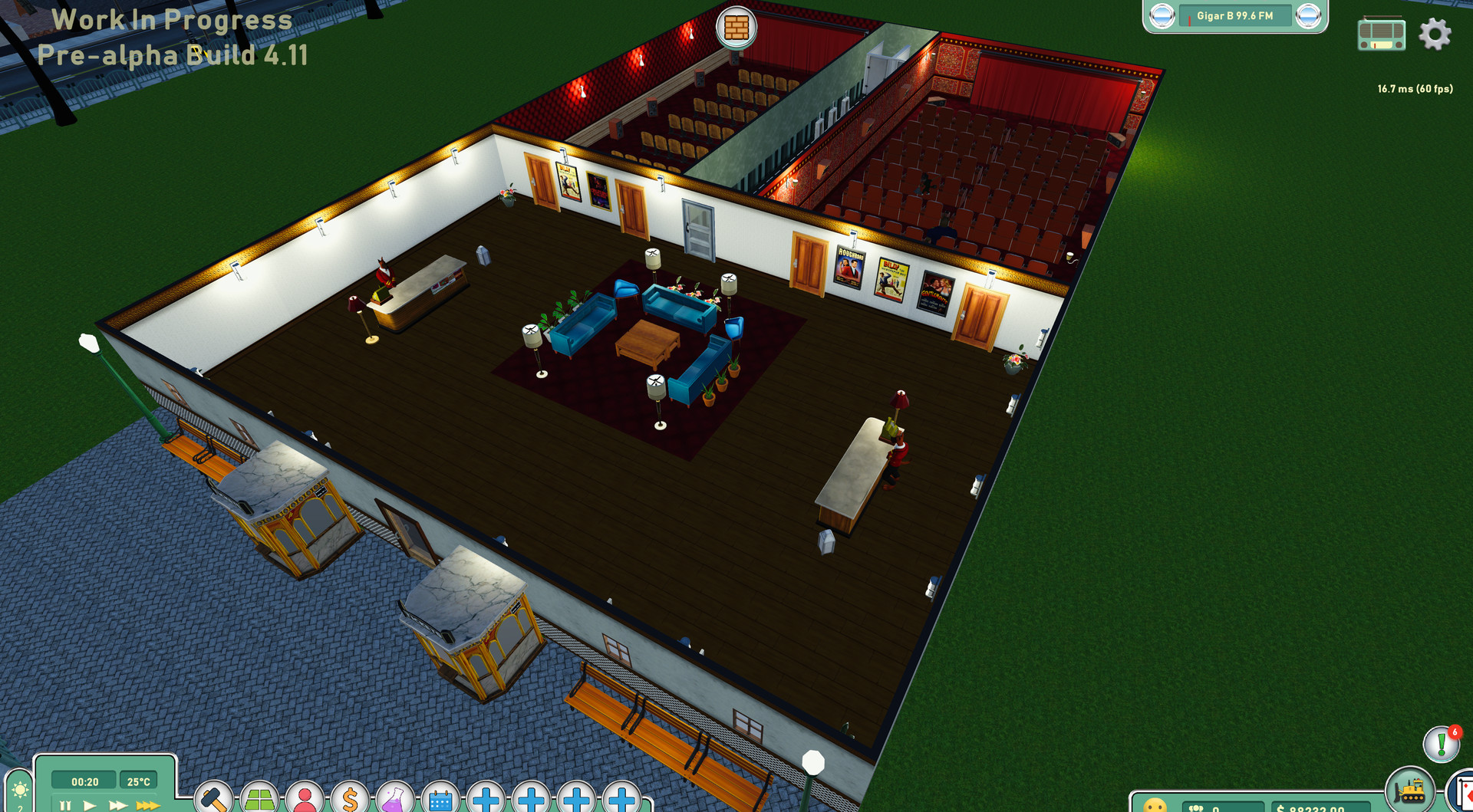1473x812 pixels.
Task: Toggle wall visibility with the brick icon
Action: click(735, 28)
